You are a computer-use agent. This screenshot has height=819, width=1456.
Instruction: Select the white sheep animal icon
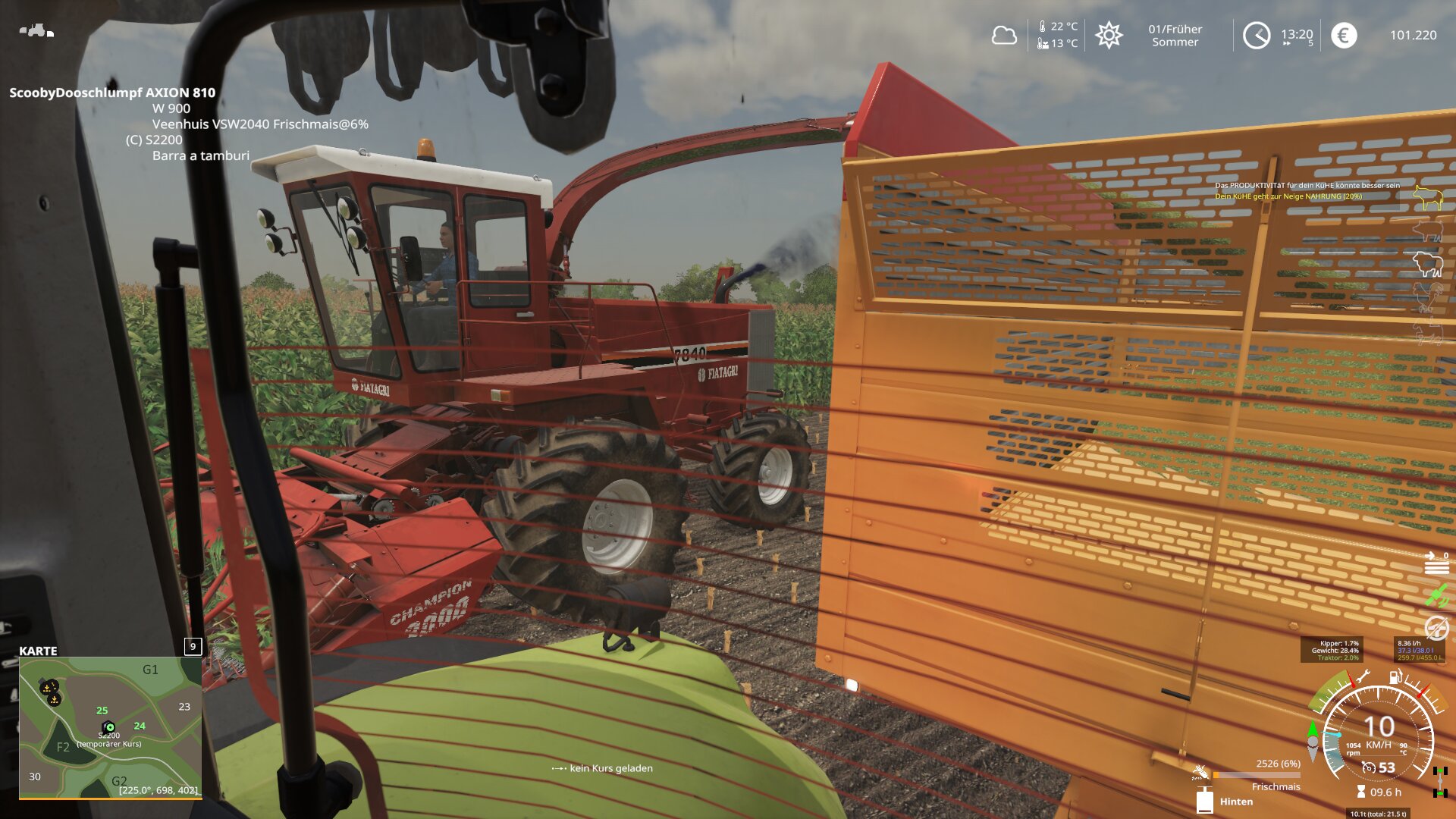tap(1427, 264)
